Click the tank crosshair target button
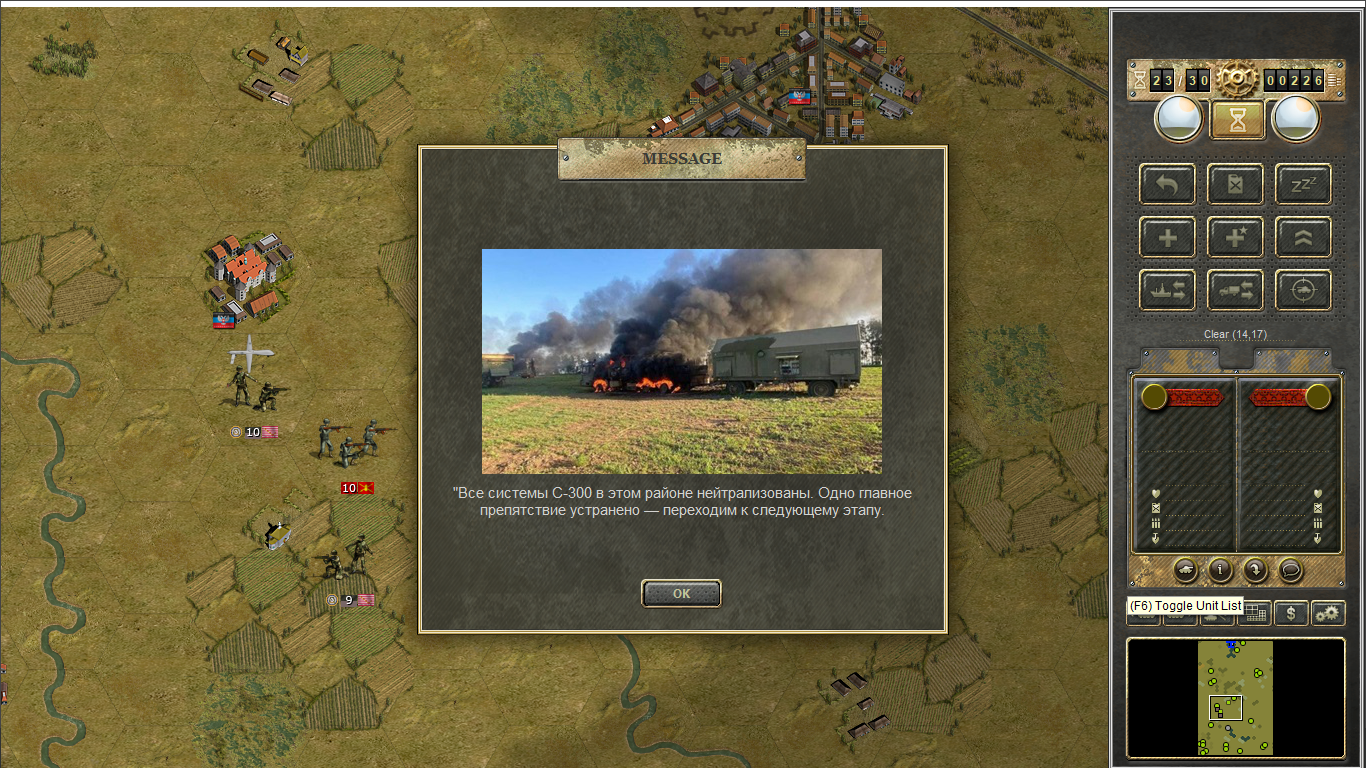The image size is (1366, 768). point(1303,290)
